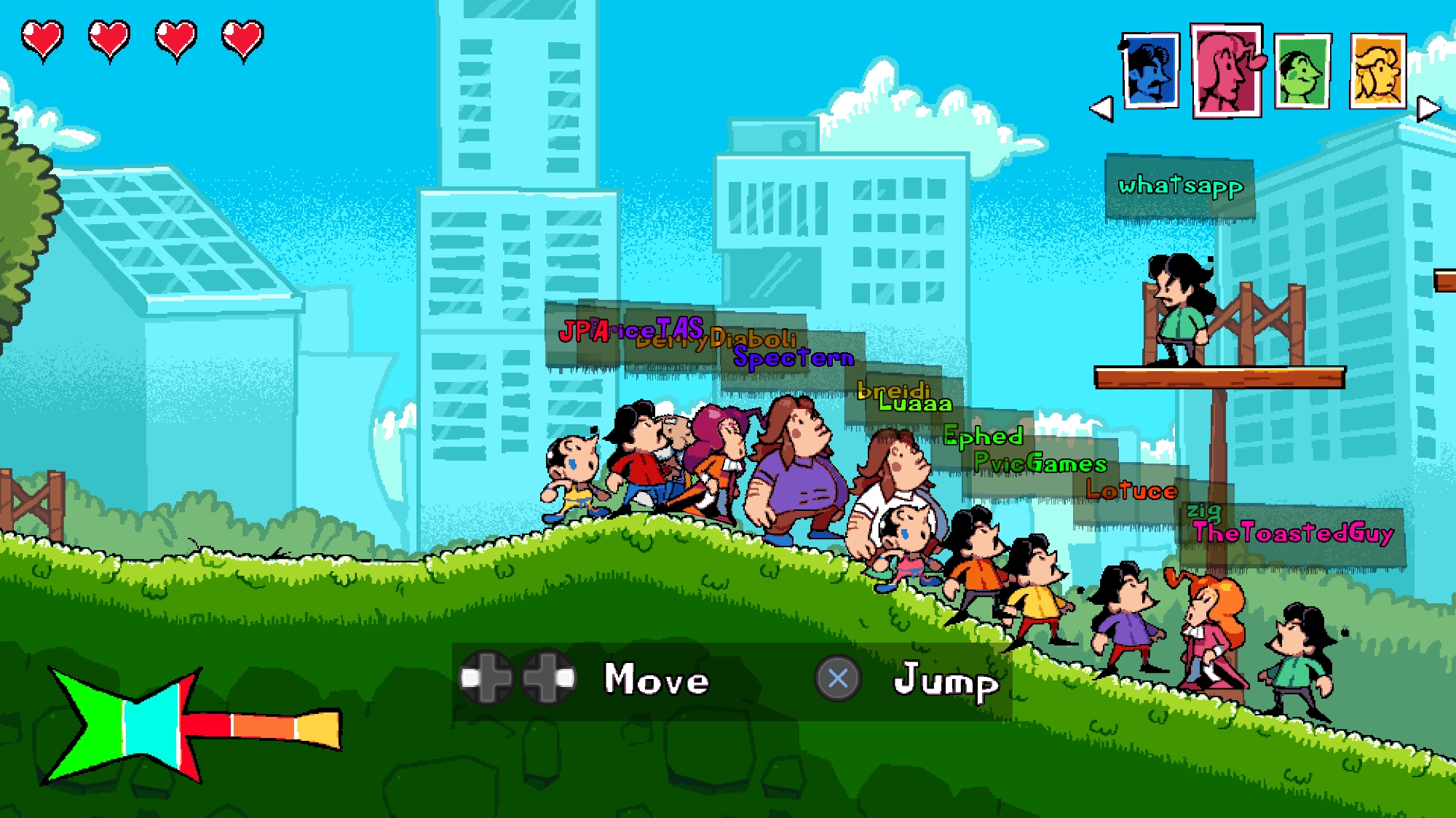Pick the green character portrait
Screen dimensions: 1456x818
[1302, 71]
